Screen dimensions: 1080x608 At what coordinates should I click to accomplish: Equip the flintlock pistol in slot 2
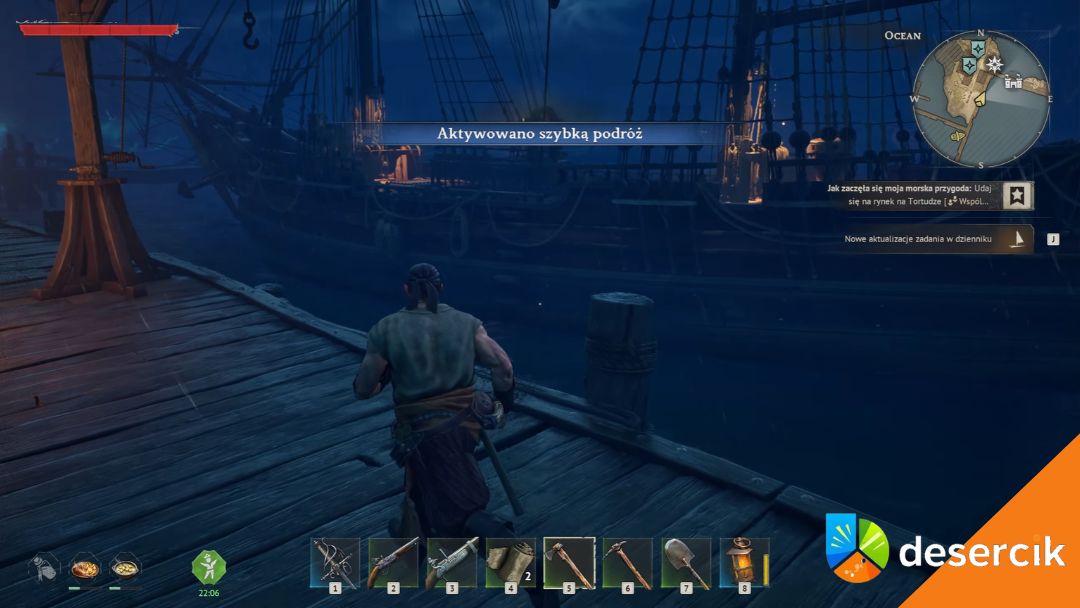(x=393, y=562)
